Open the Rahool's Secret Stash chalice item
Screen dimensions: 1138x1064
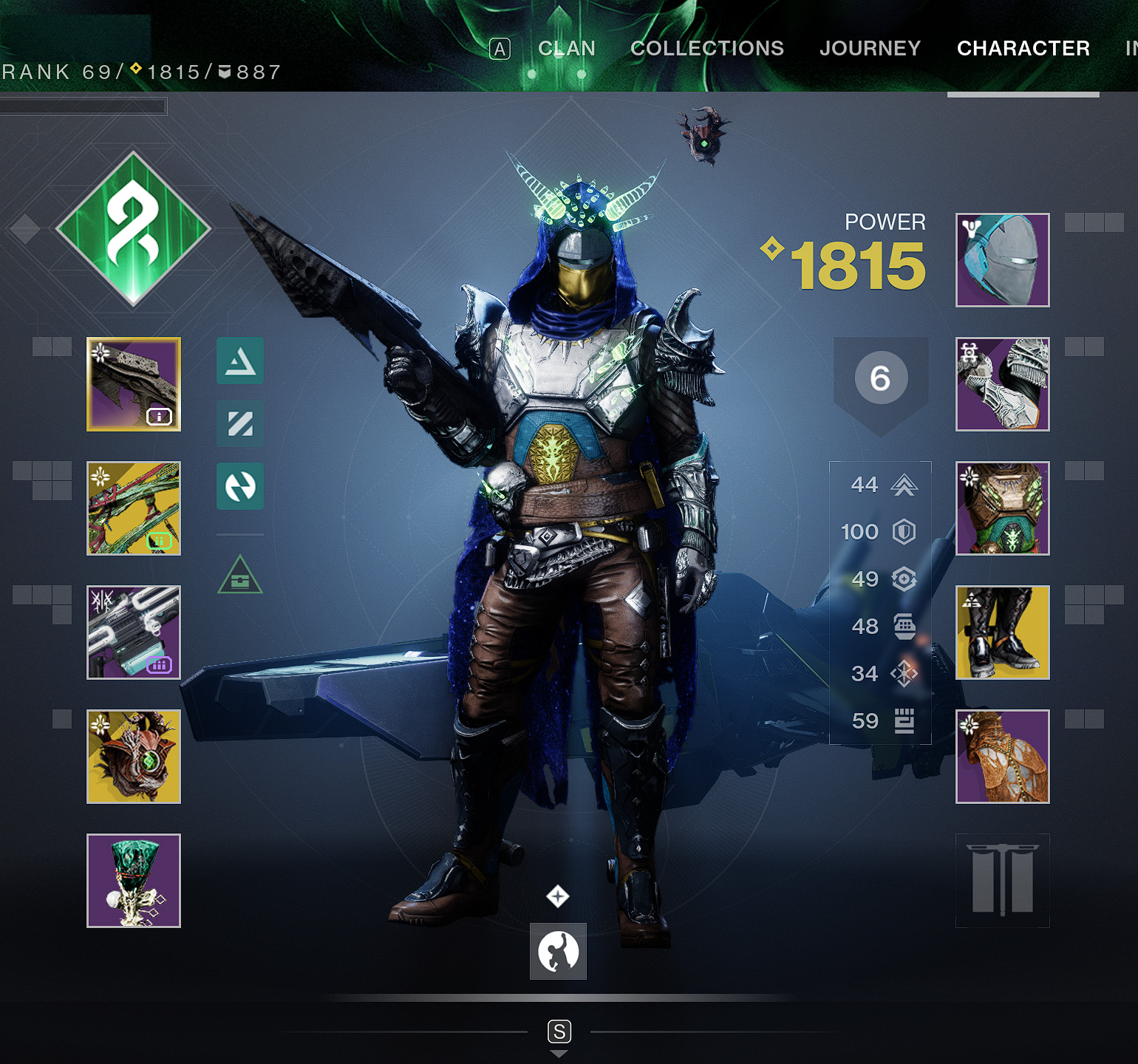pos(134,879)
